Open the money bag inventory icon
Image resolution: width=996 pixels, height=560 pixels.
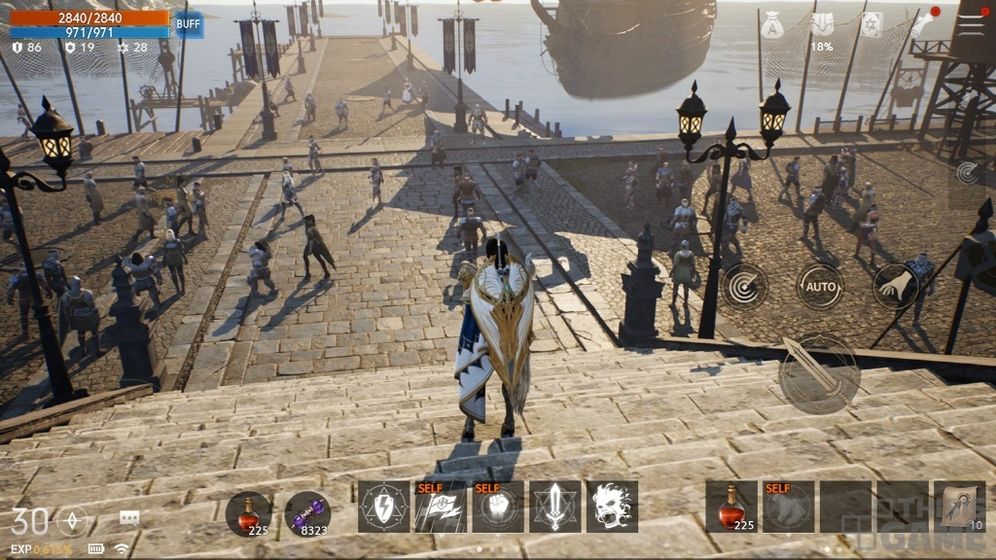pos(771,26)
